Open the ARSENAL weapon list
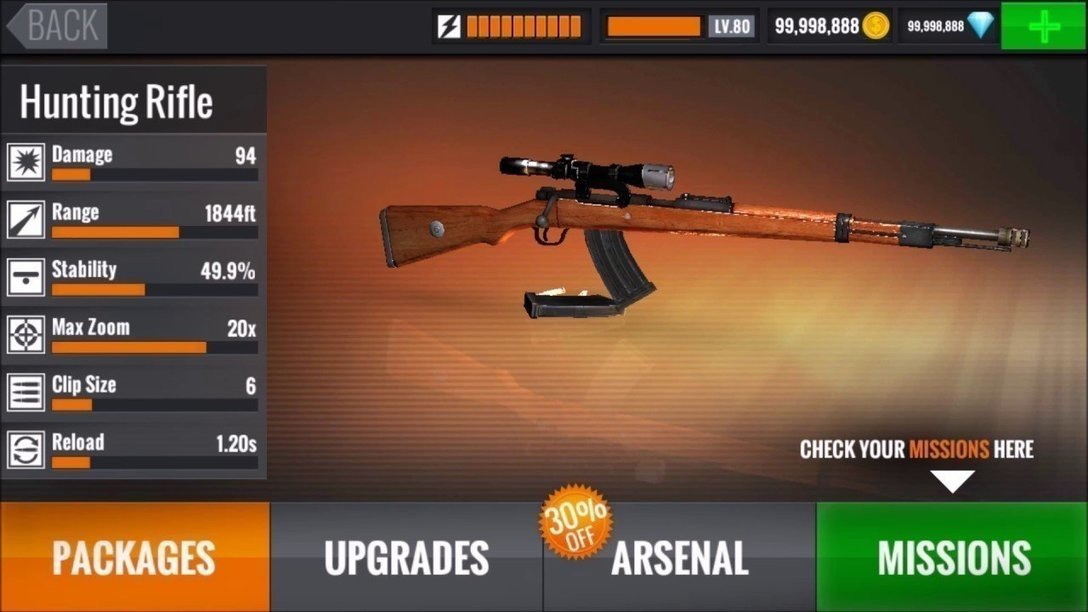 tap(680, 557)
